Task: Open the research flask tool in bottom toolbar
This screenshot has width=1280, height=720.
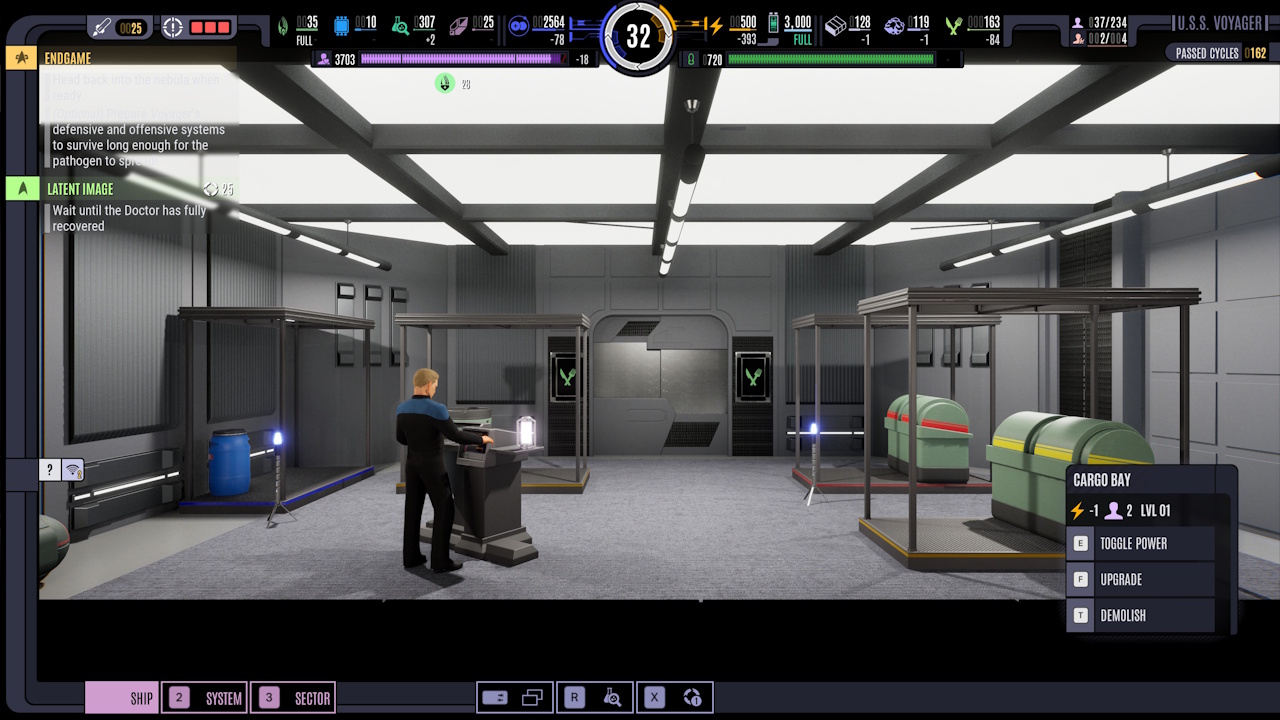Action: click(x=613, y=697)
